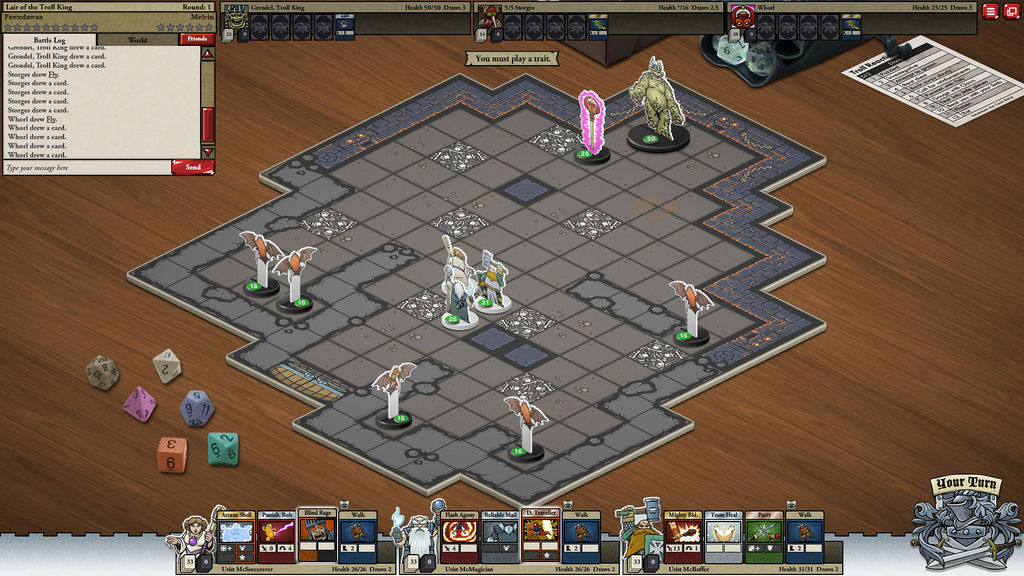Image resolution: width=1024 pixels, height=576 pixels.
Task: Select the Flash Agony card
Action: click(460, 537)
